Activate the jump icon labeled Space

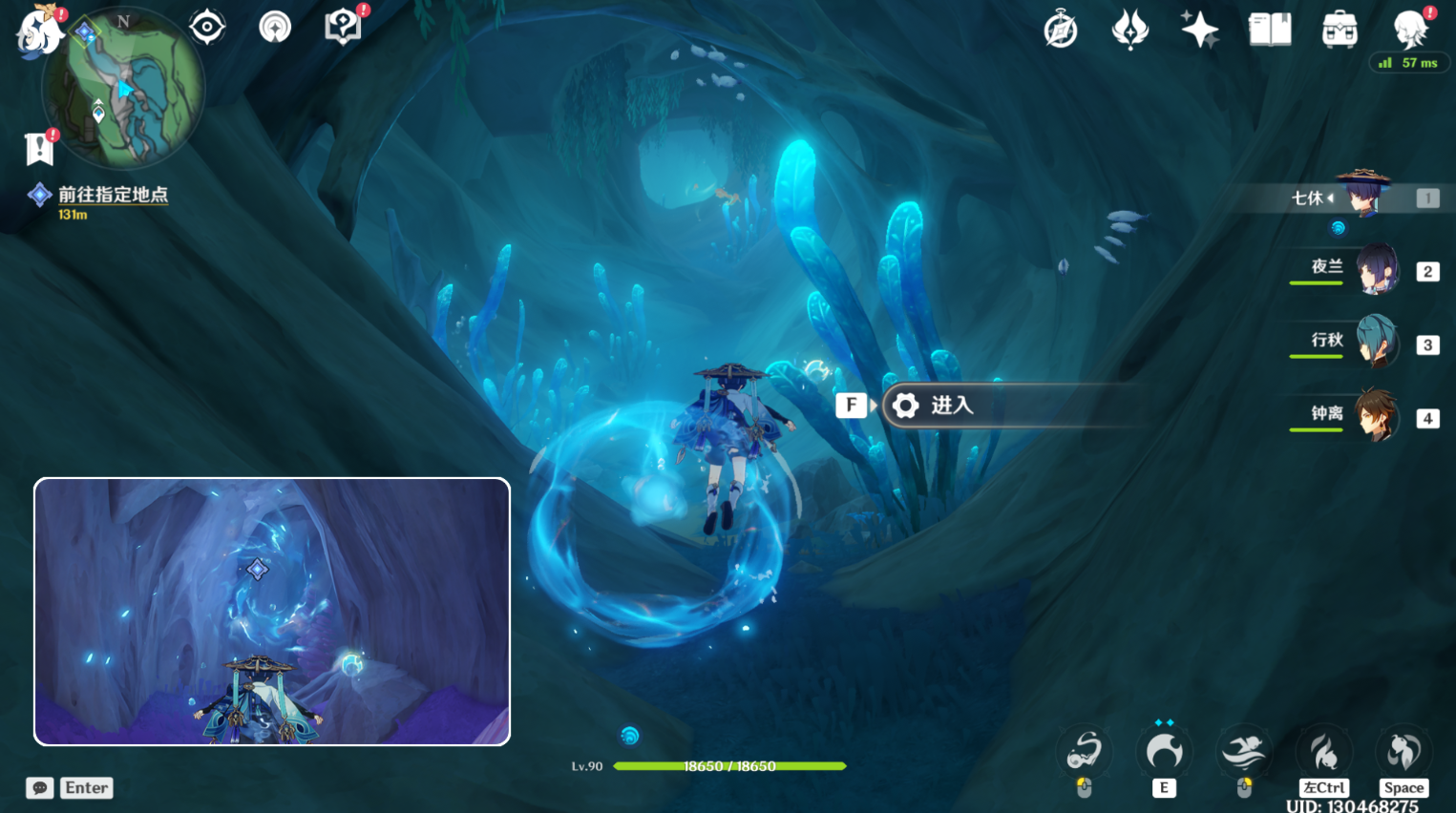(1403, 753)
